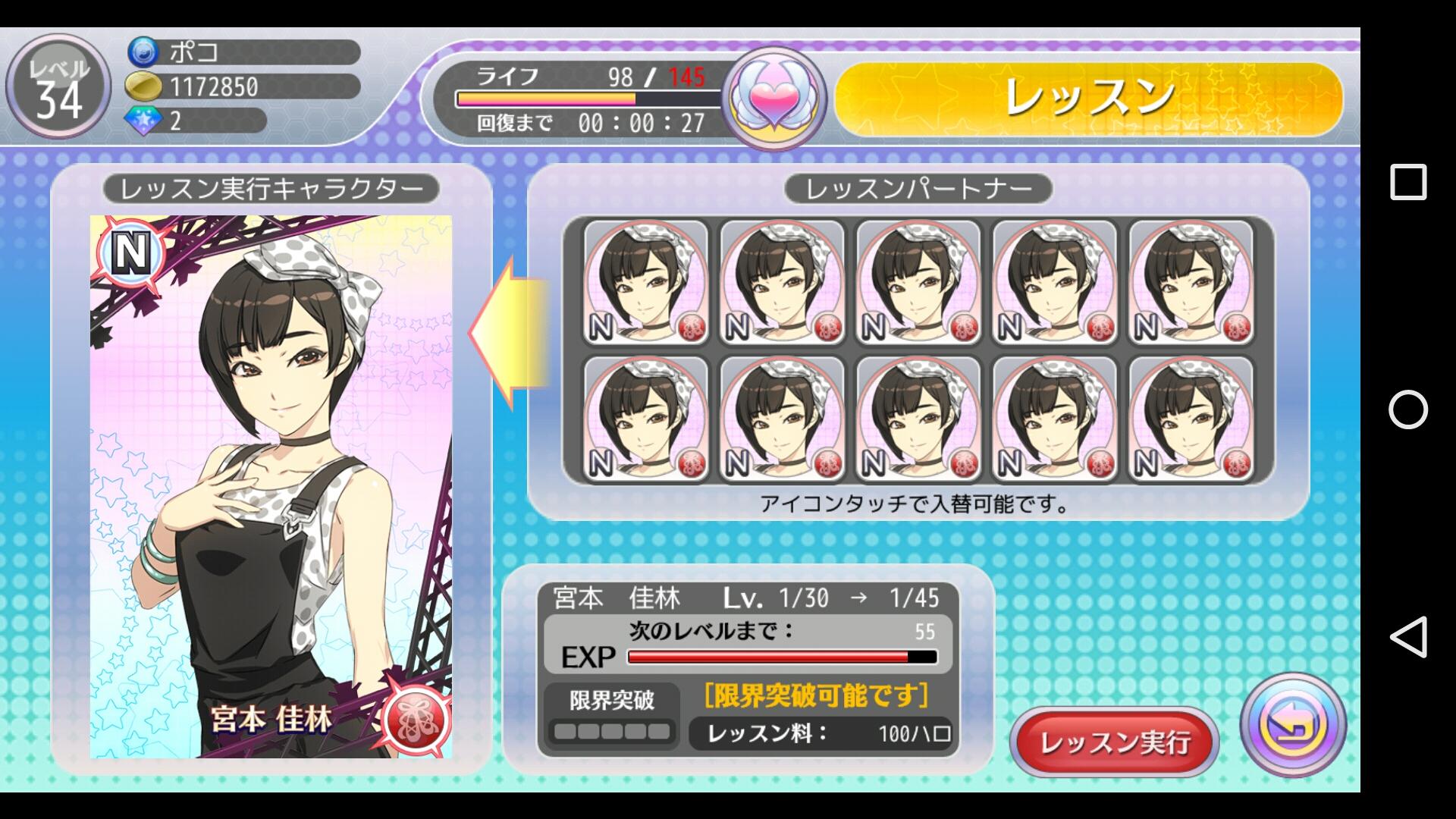
Task: Tap the level 34 player badge
Action: tap(58, 88)
